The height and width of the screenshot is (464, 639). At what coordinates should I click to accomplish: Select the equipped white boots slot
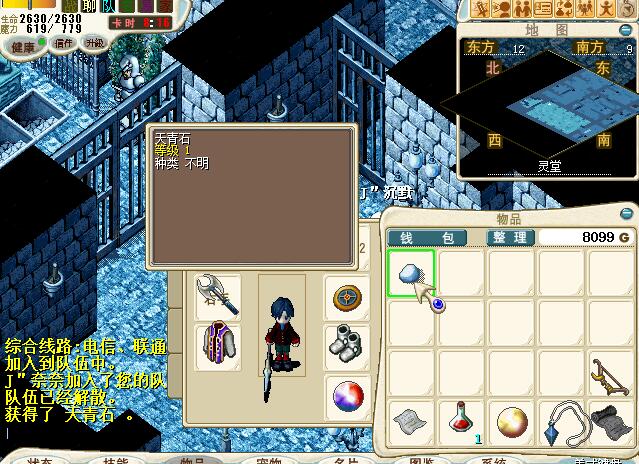click(x=348, y=346)
